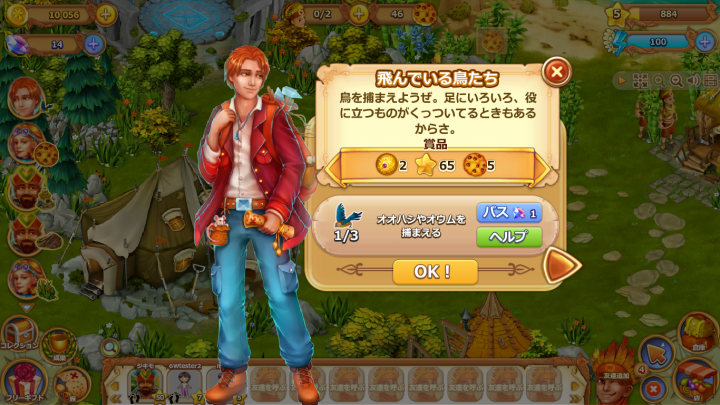Close the flying birds quest dialog

click(557, 71)
